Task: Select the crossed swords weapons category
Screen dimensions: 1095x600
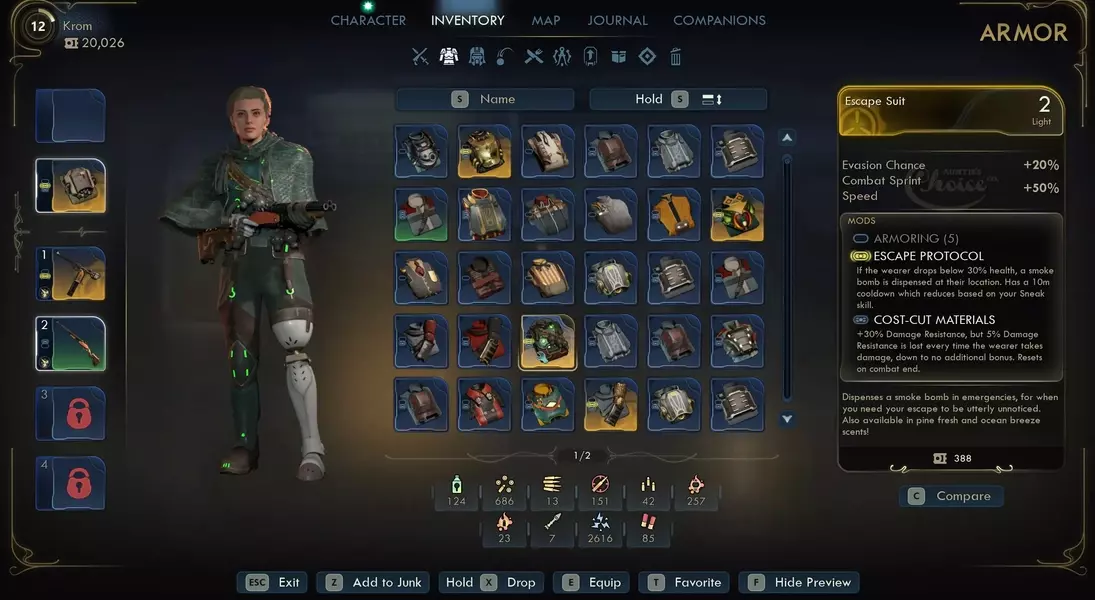Action: [420, 57]
